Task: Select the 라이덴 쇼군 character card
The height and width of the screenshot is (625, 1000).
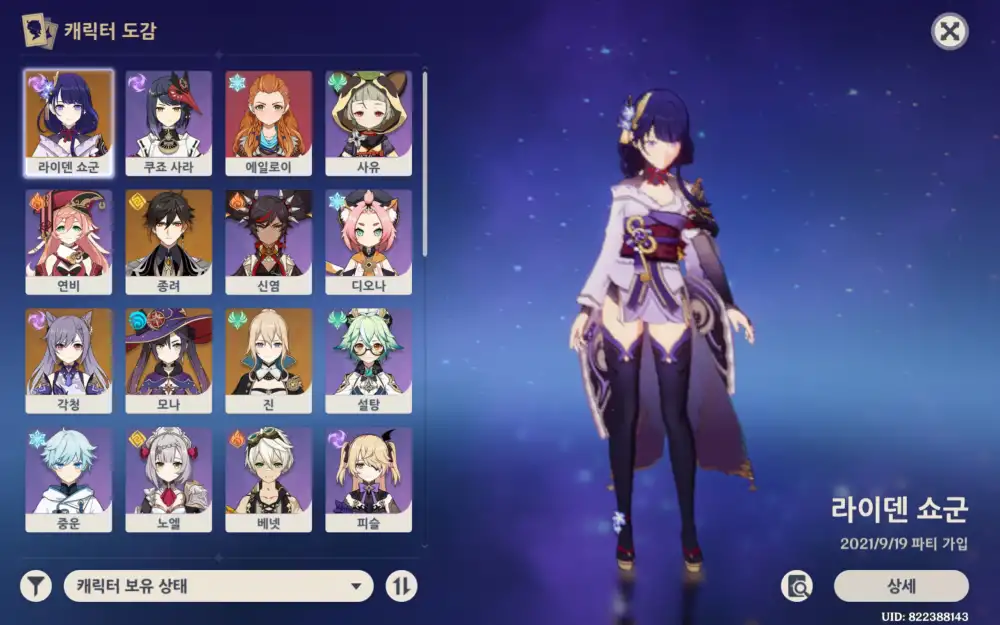Action: pyautogui.click(x=69, y=122)
